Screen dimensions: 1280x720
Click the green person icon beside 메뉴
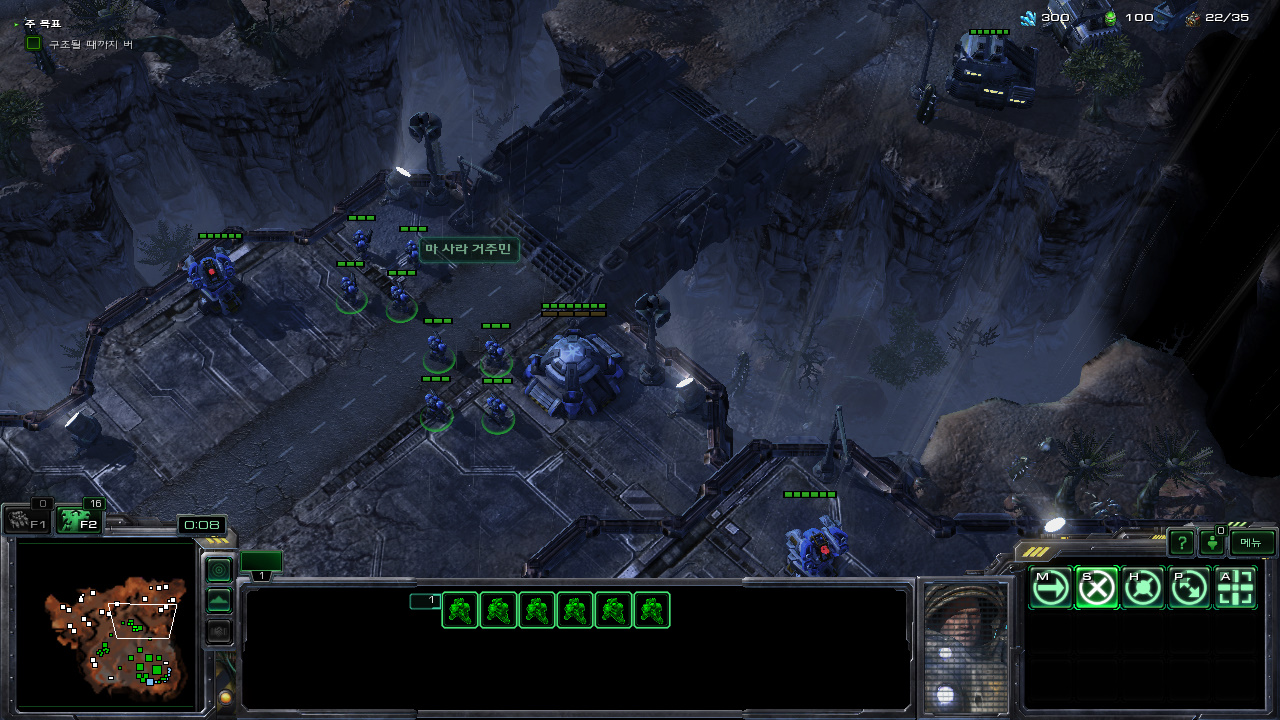(1212, 543)
